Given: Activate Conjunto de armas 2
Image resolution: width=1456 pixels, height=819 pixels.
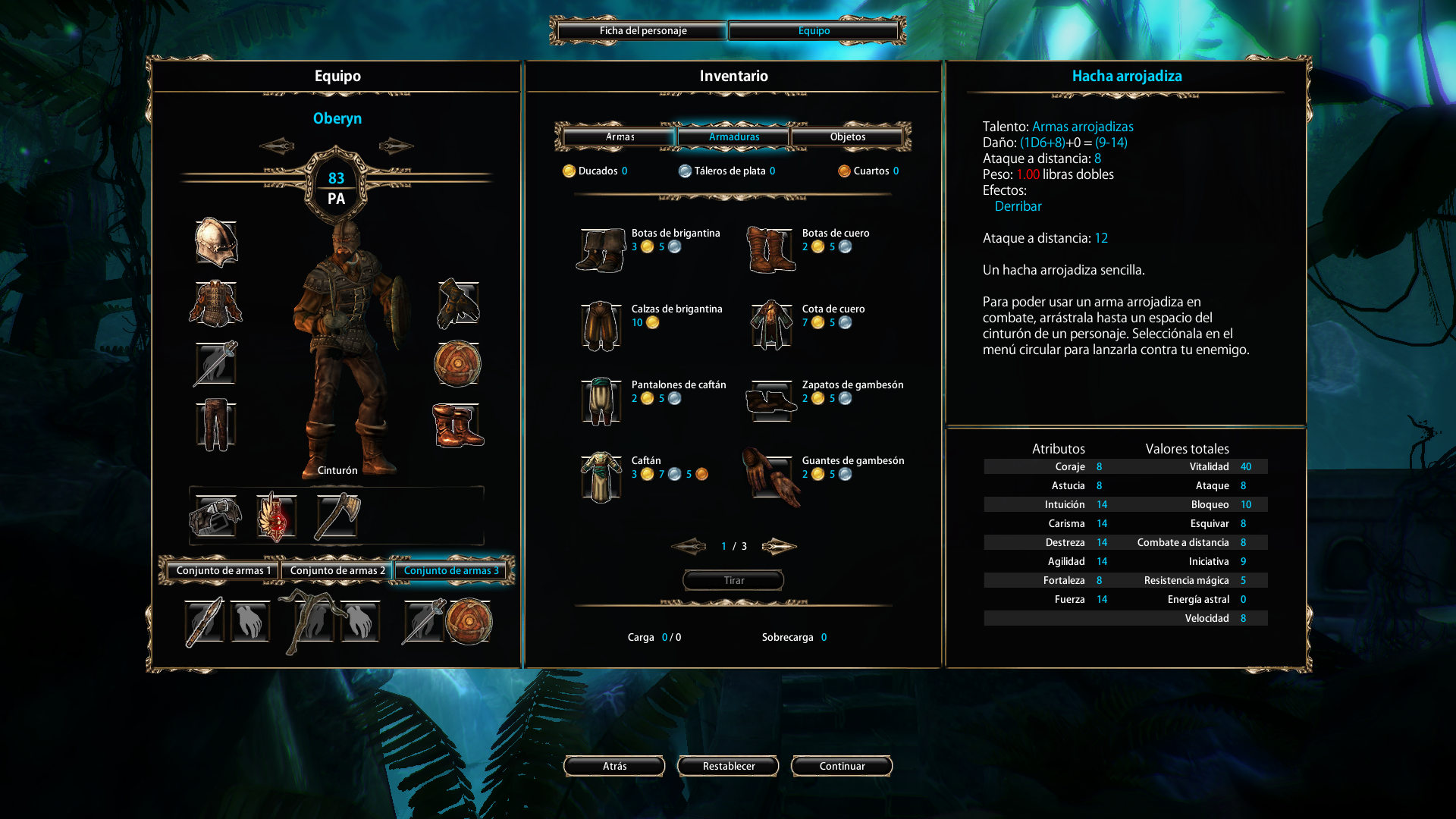Looking at the screenshot, I should [337, 571].
